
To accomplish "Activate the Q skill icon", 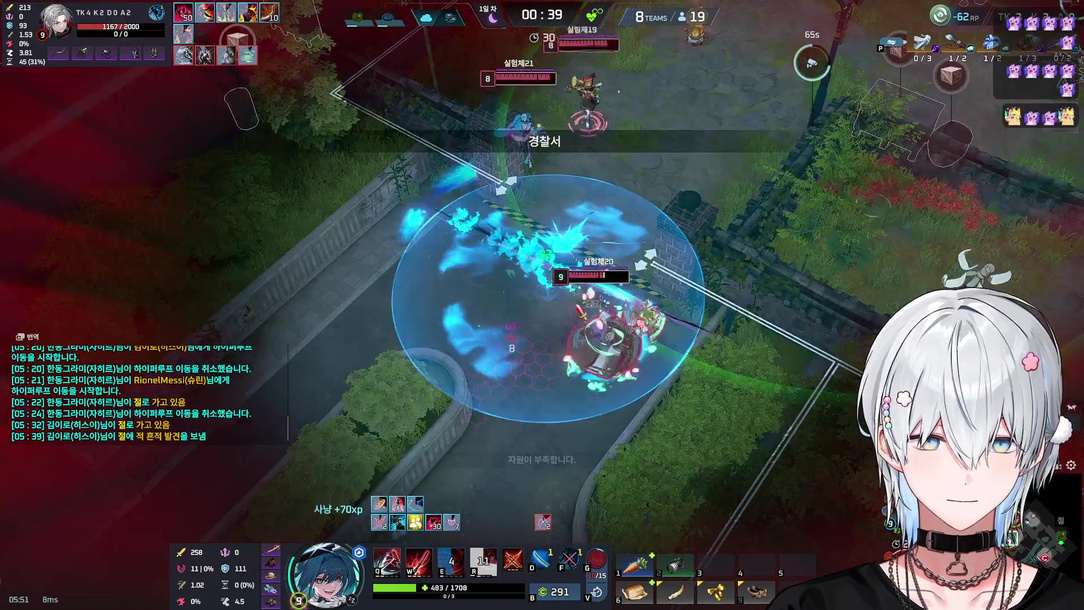I will point(387,562).
